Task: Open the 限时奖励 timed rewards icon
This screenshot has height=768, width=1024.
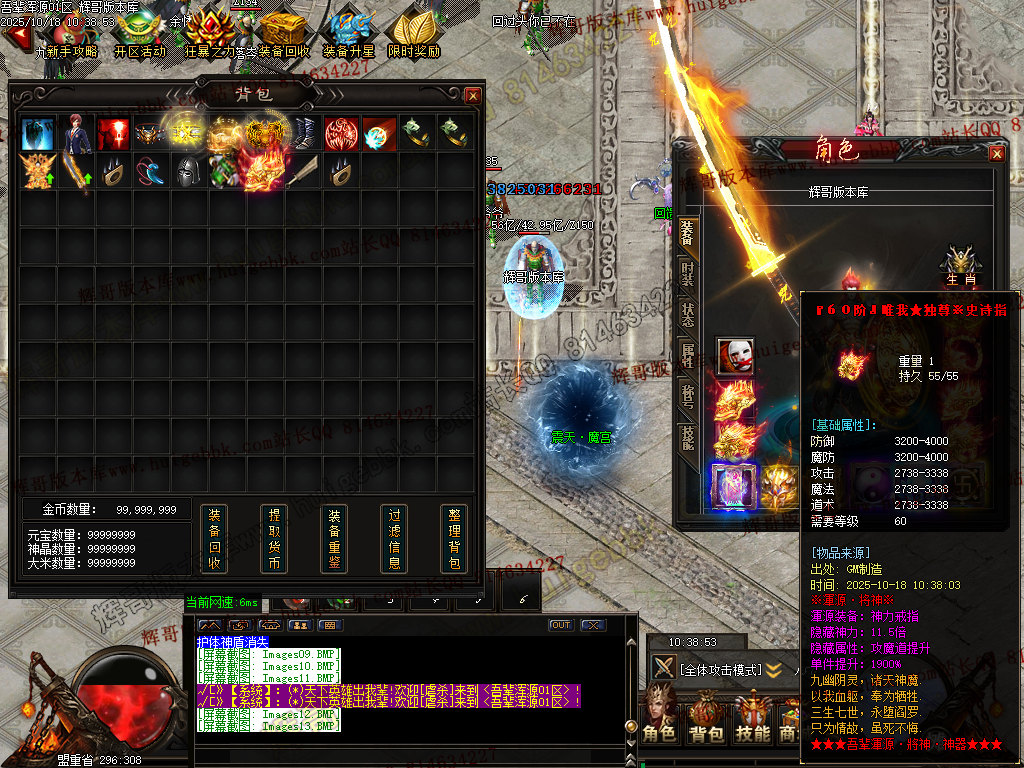Action: (x=414, y=35)
